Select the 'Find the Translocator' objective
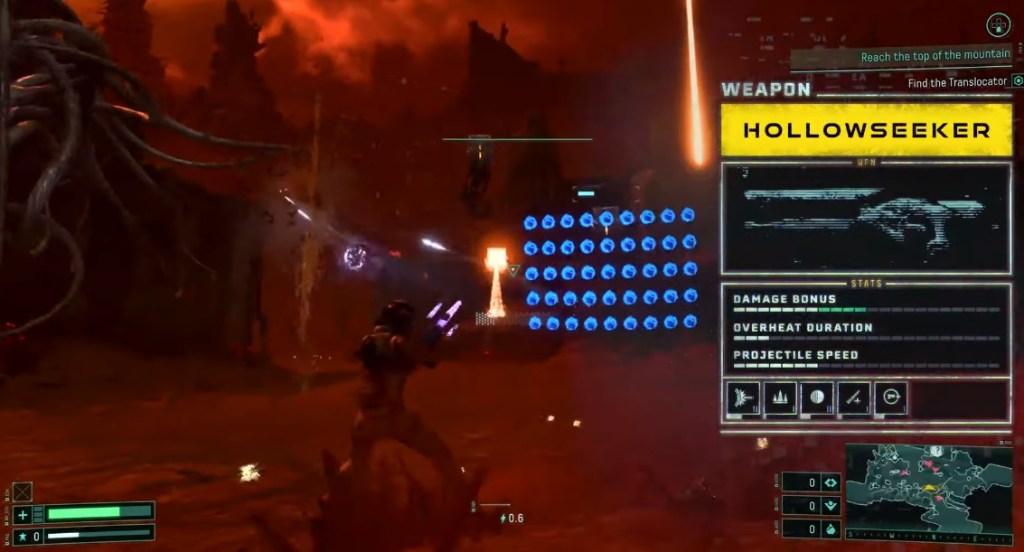The width and height of the screenshot is (1024, 552). [x=957, y=82]
